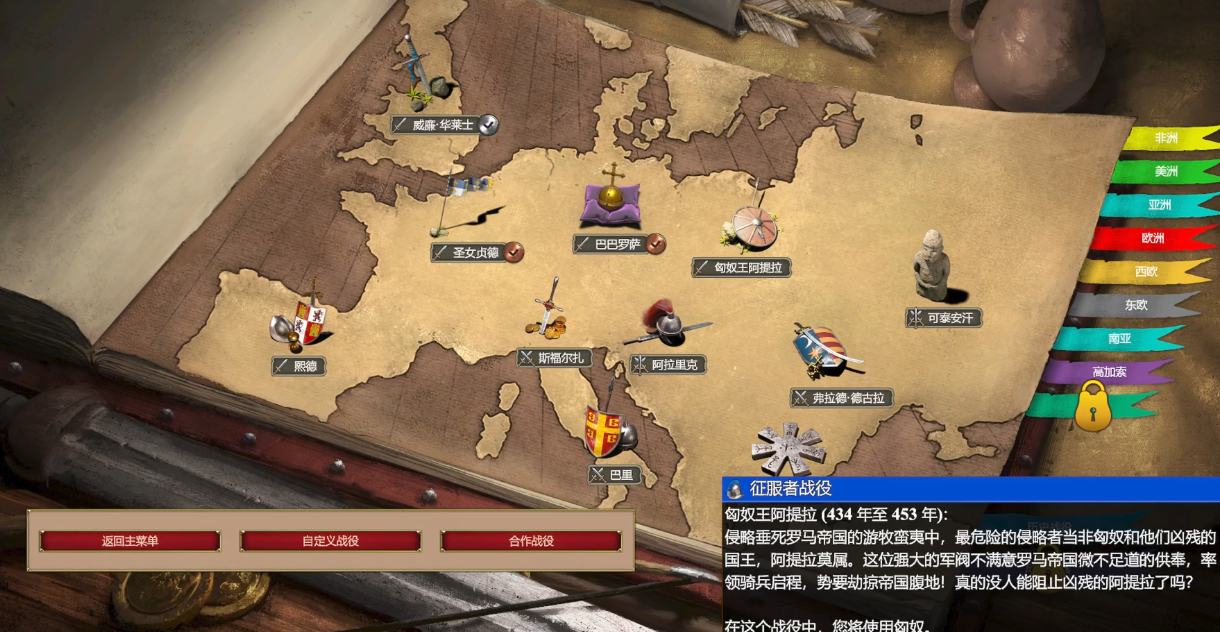Select the 巴巴罗萨 campaign
The height and width of the screenshot is (632, 1220).
coord(617,243)
